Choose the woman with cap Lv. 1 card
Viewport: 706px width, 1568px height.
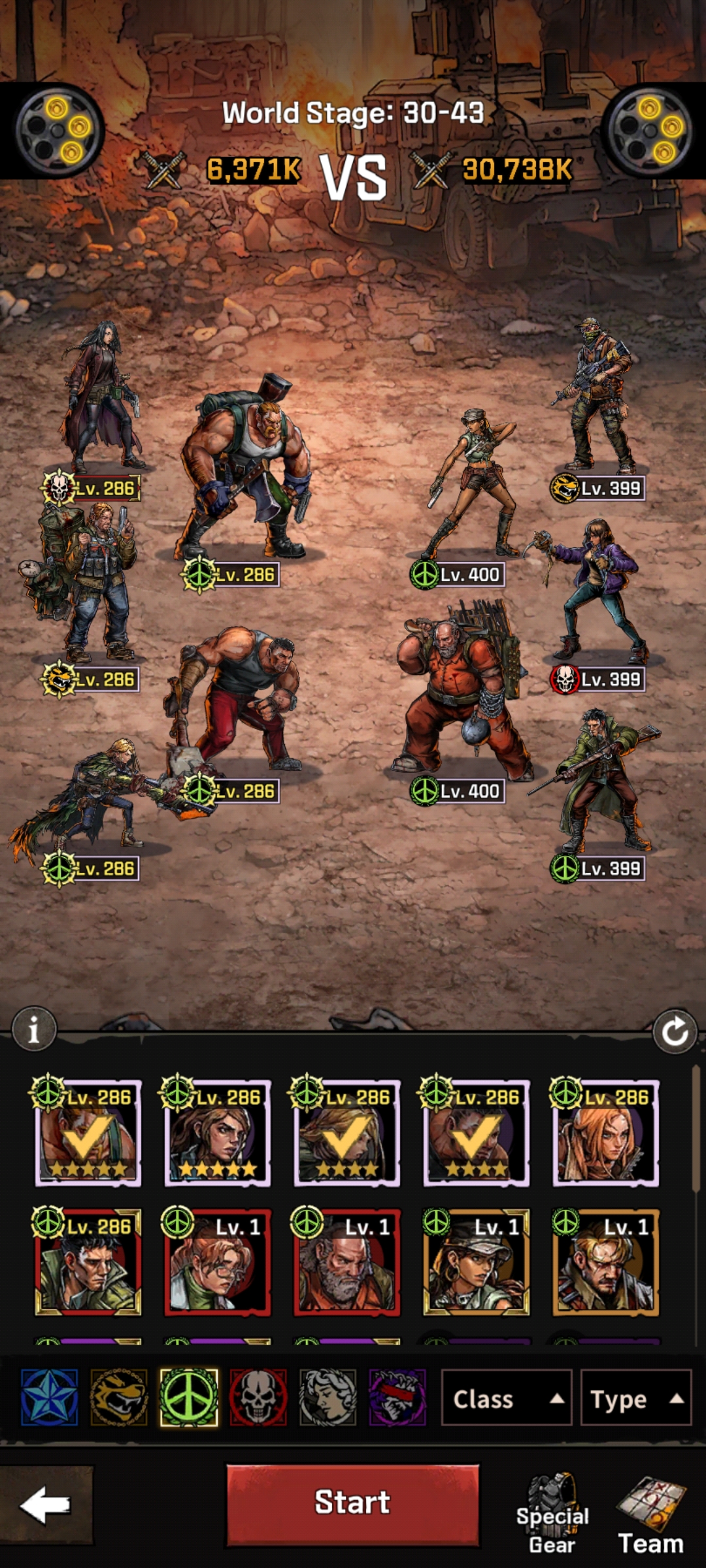pyautogui.click(x=476, y=1262)
